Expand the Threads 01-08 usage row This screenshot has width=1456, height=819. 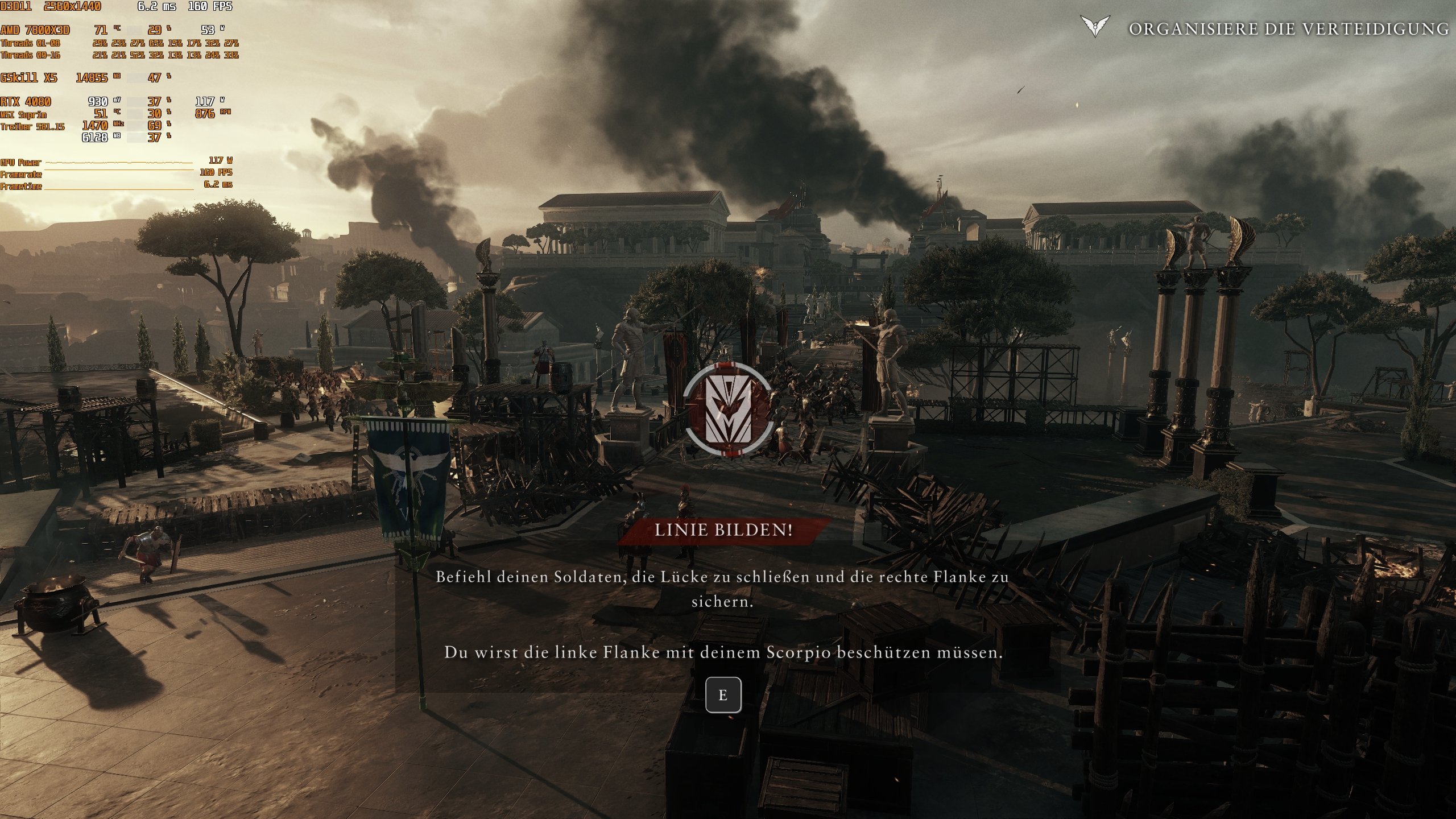click(x=31, y=44)
